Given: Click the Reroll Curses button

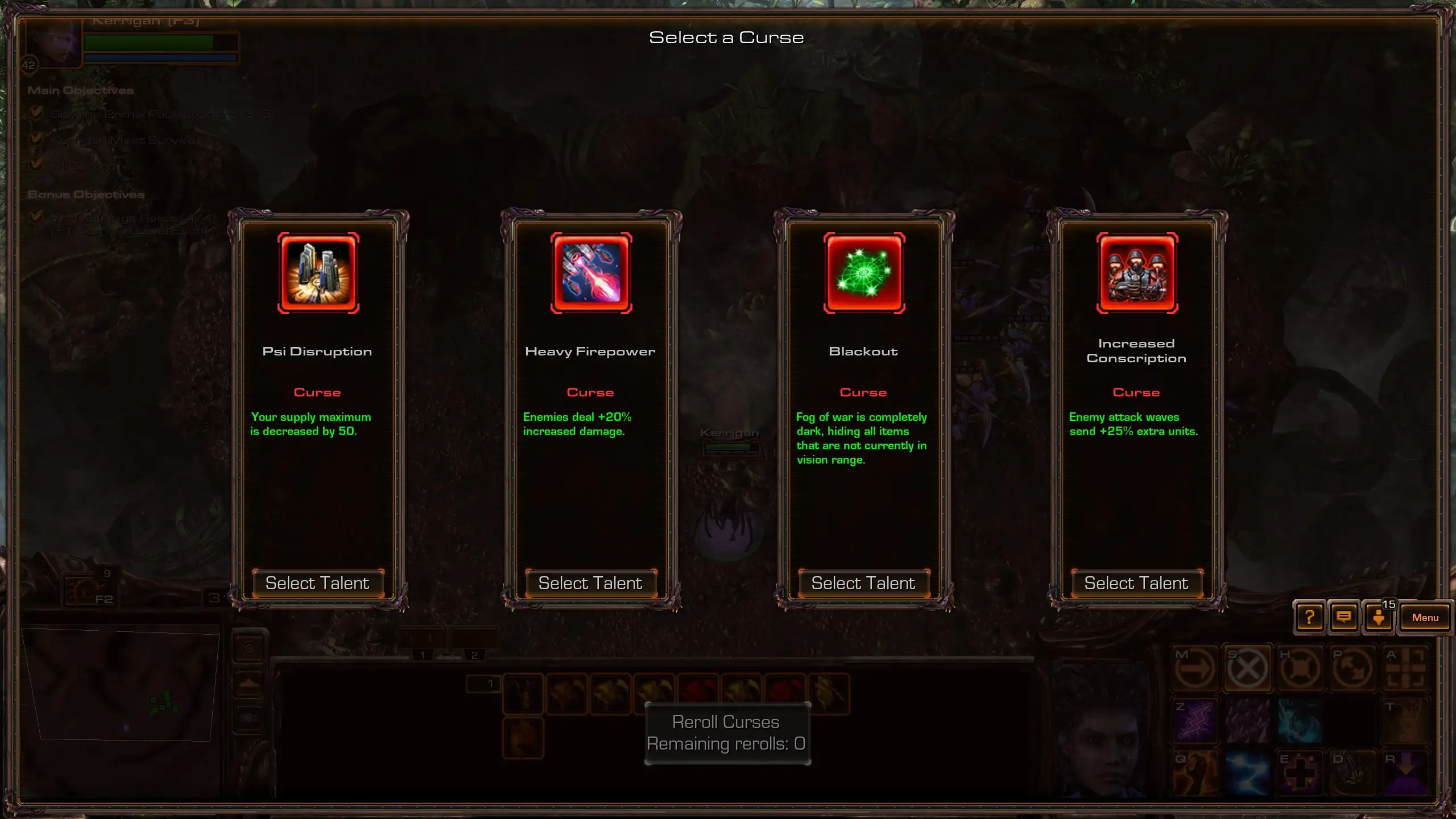Looking at the screenshot, I should (727, 733).
